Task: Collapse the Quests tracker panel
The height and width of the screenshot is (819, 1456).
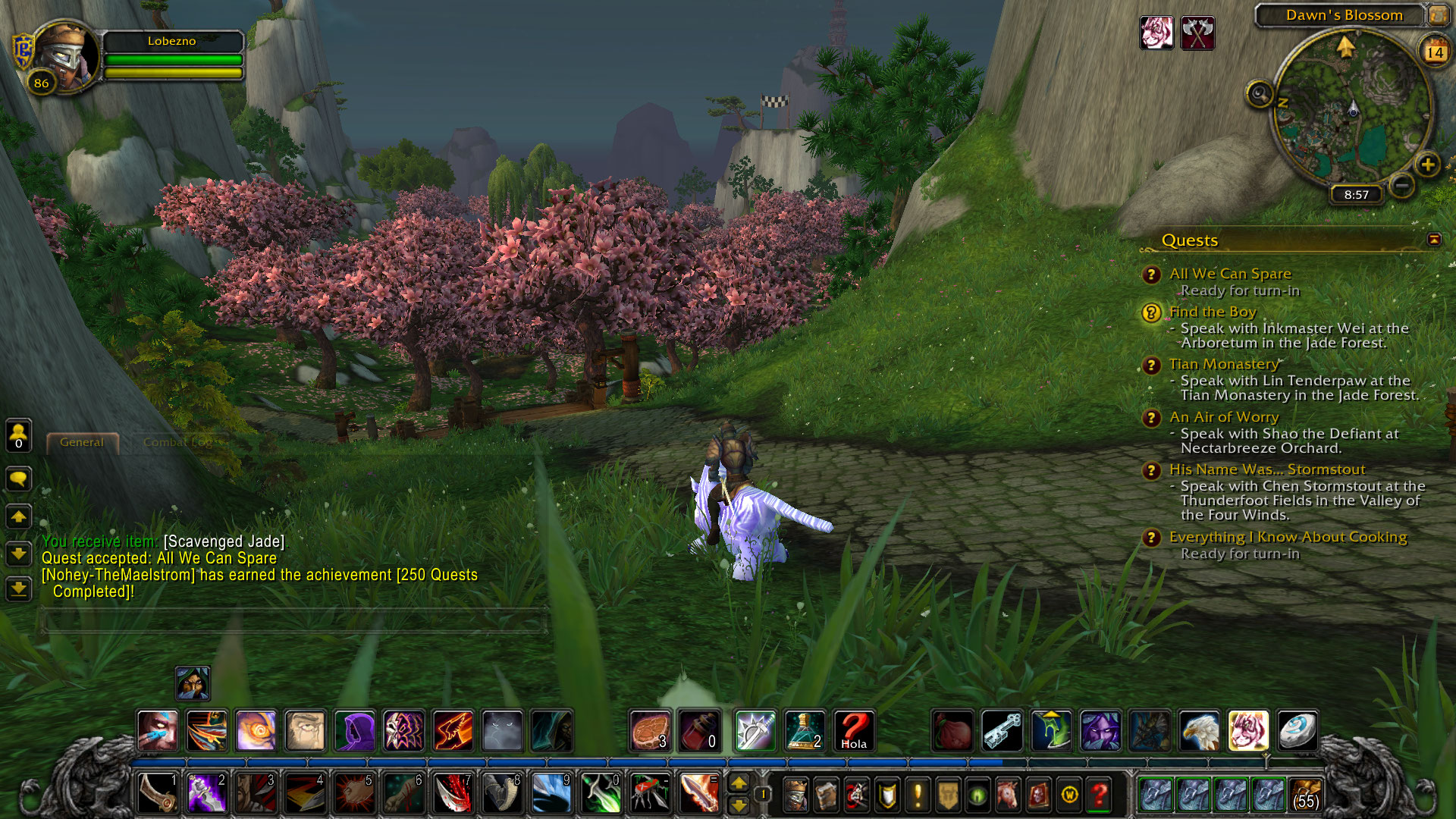Action: coord(1433,240)
